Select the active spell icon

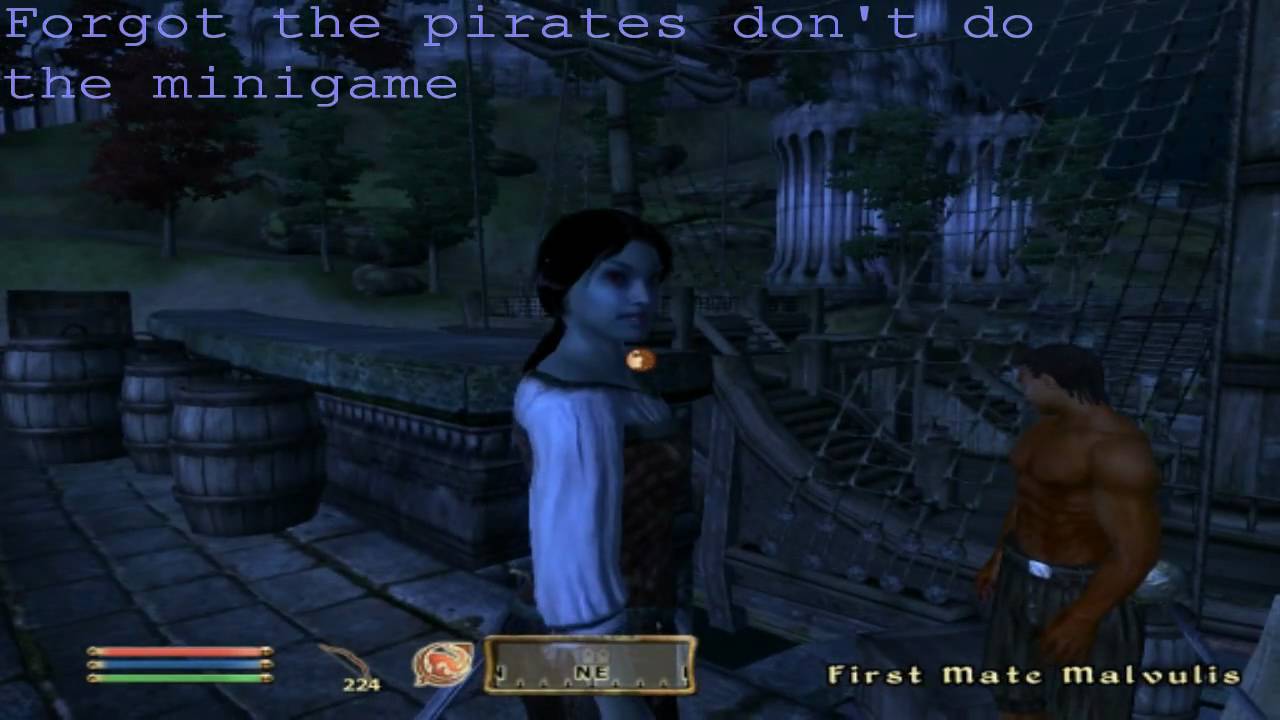click(443, 665)
